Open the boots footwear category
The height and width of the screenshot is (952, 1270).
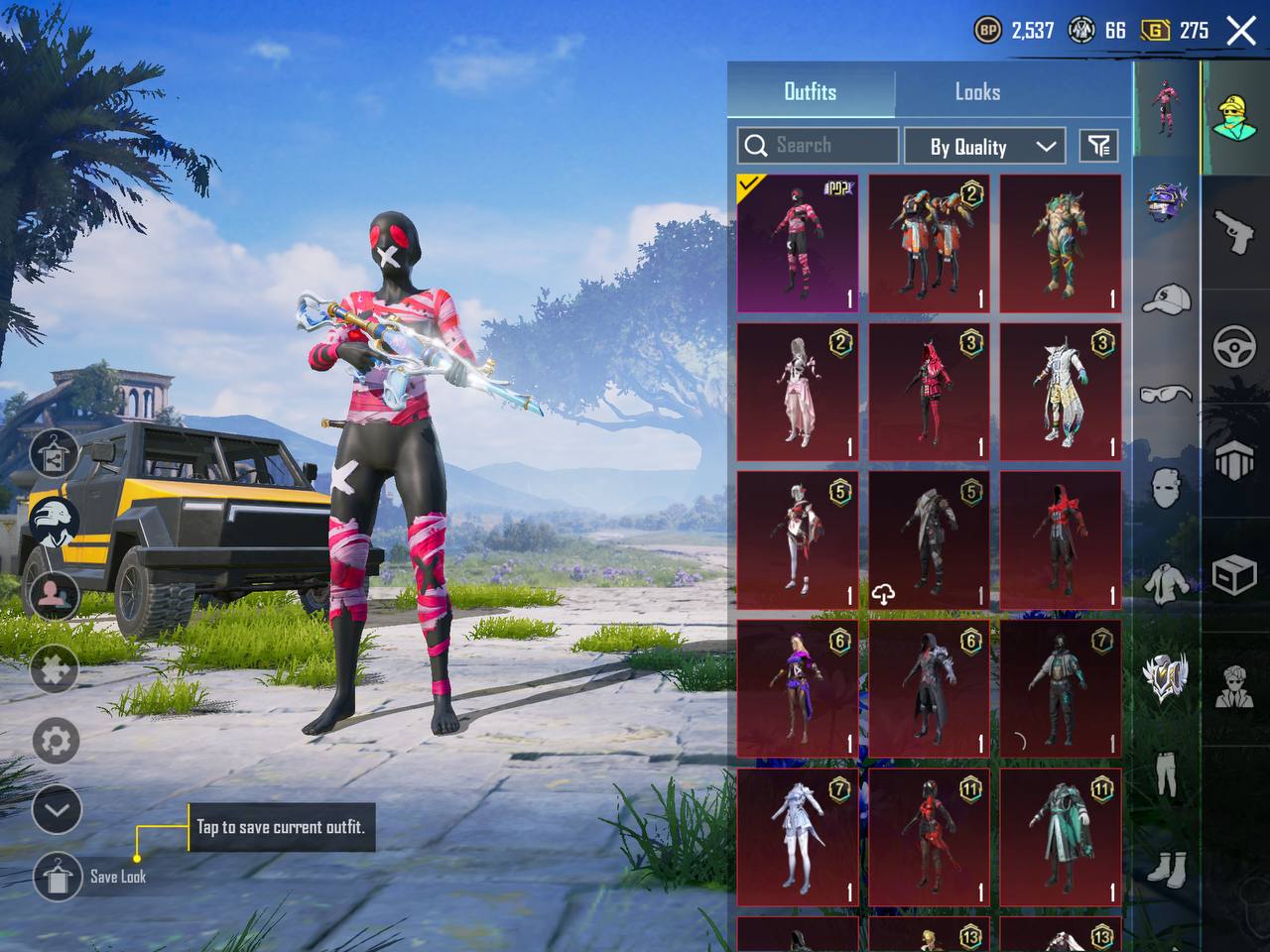click(1167, 870)
